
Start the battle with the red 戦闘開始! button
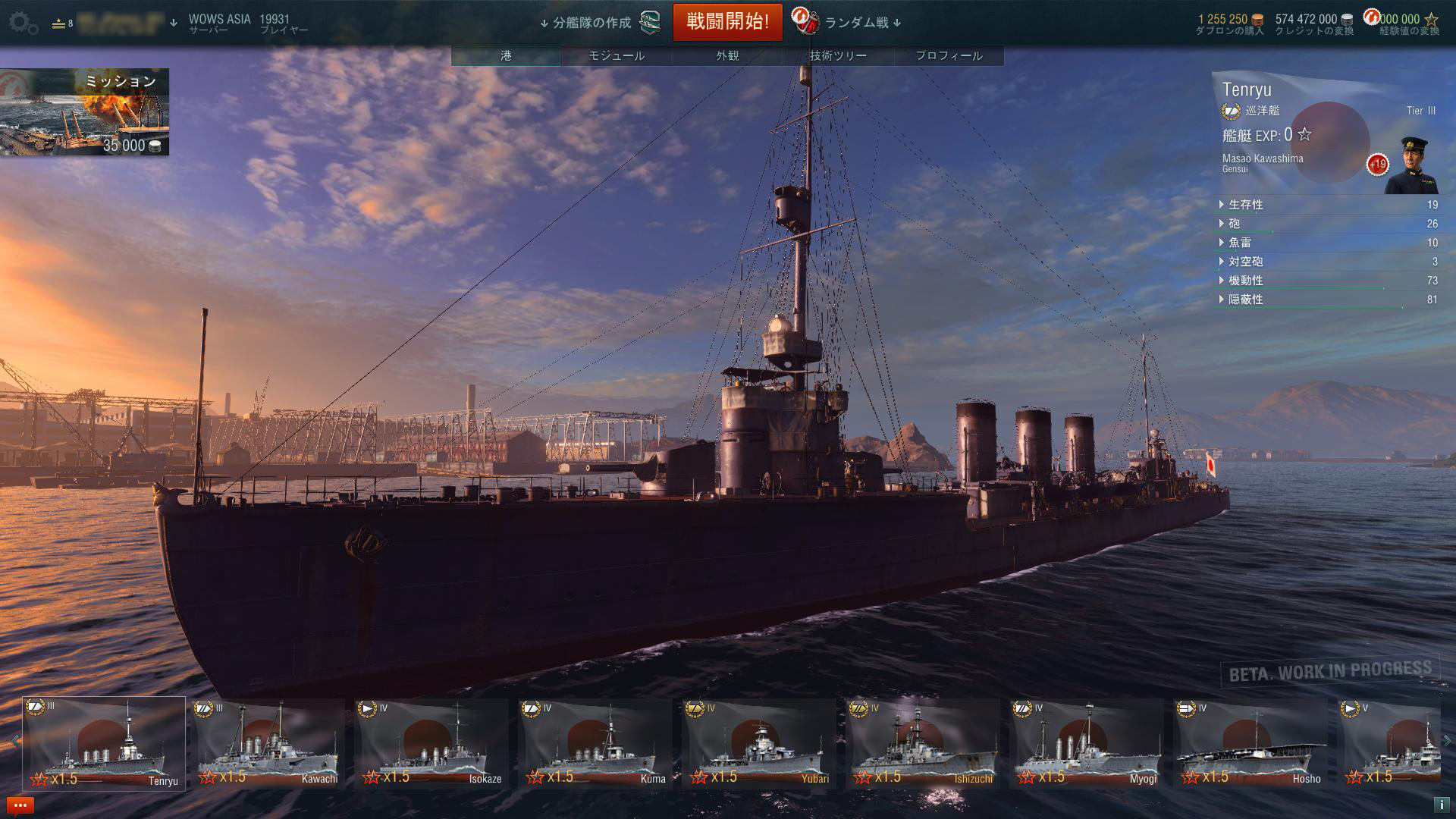[727, 22]
